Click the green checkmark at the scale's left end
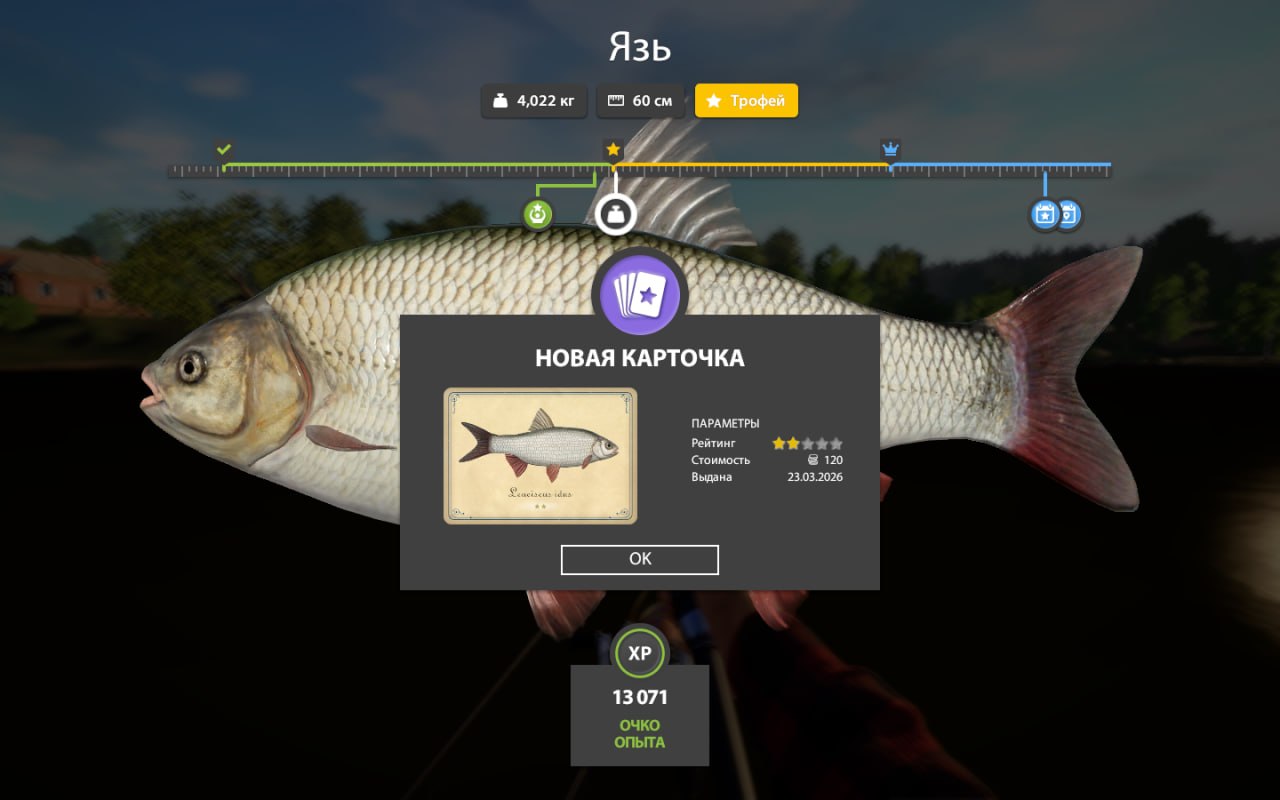 [x=222, y=148]
